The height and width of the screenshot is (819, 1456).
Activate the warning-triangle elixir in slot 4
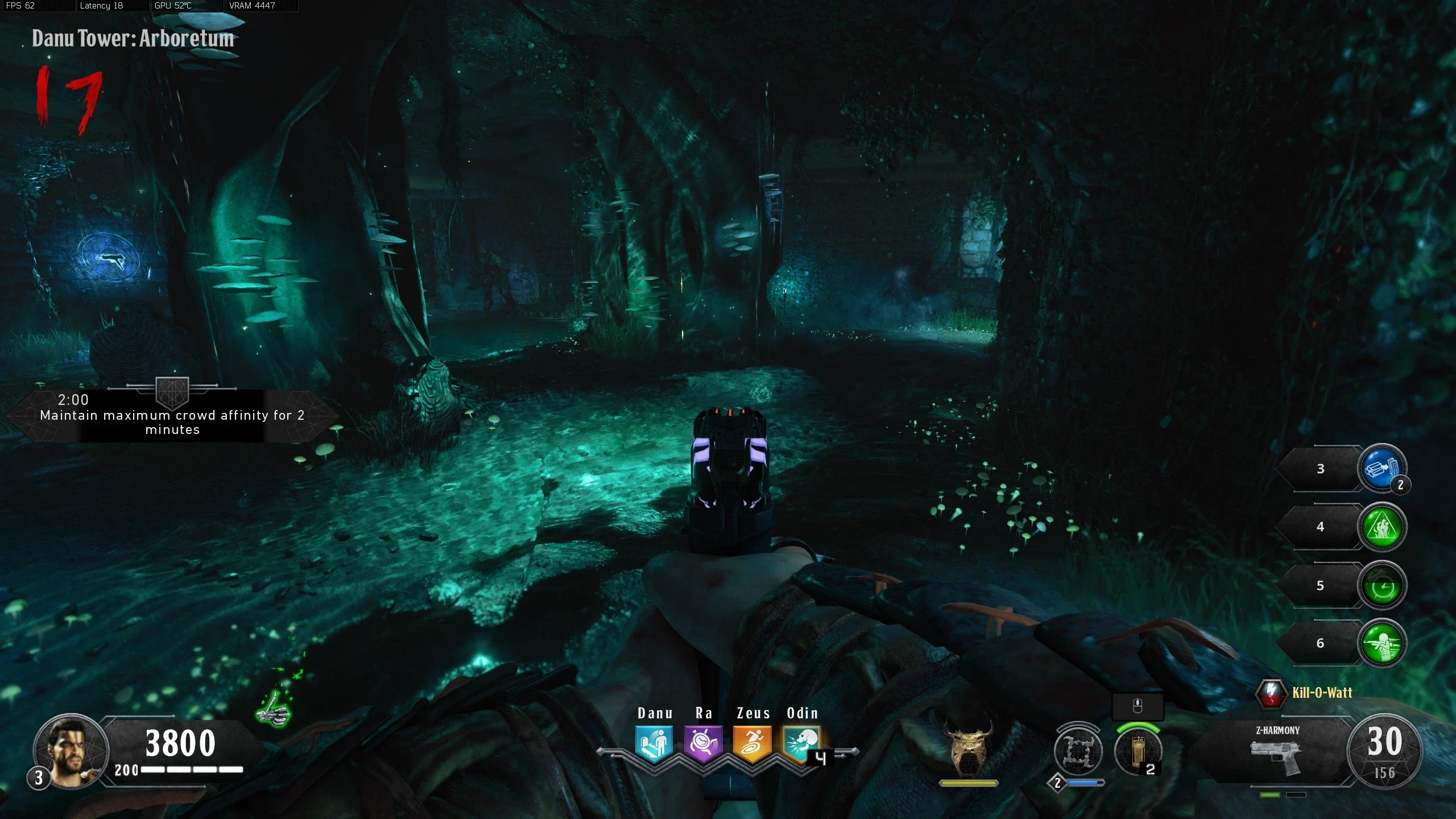click(1382, 527)
